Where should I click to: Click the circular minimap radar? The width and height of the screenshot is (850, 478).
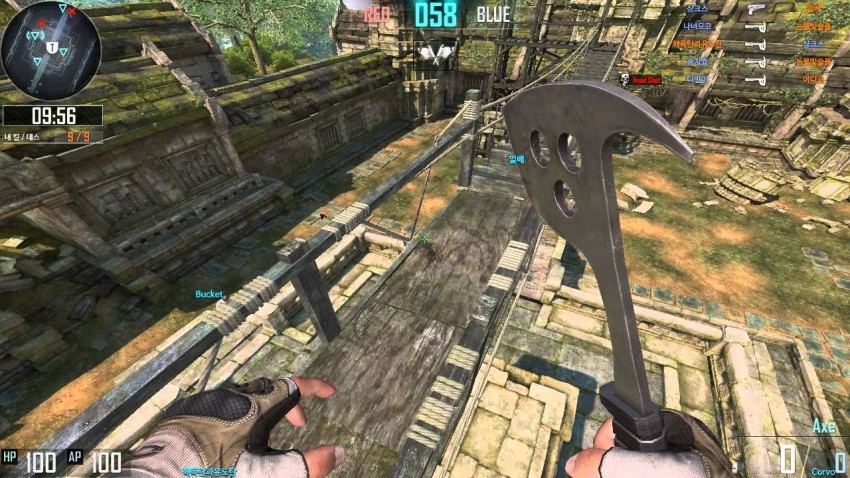(51, 50)
